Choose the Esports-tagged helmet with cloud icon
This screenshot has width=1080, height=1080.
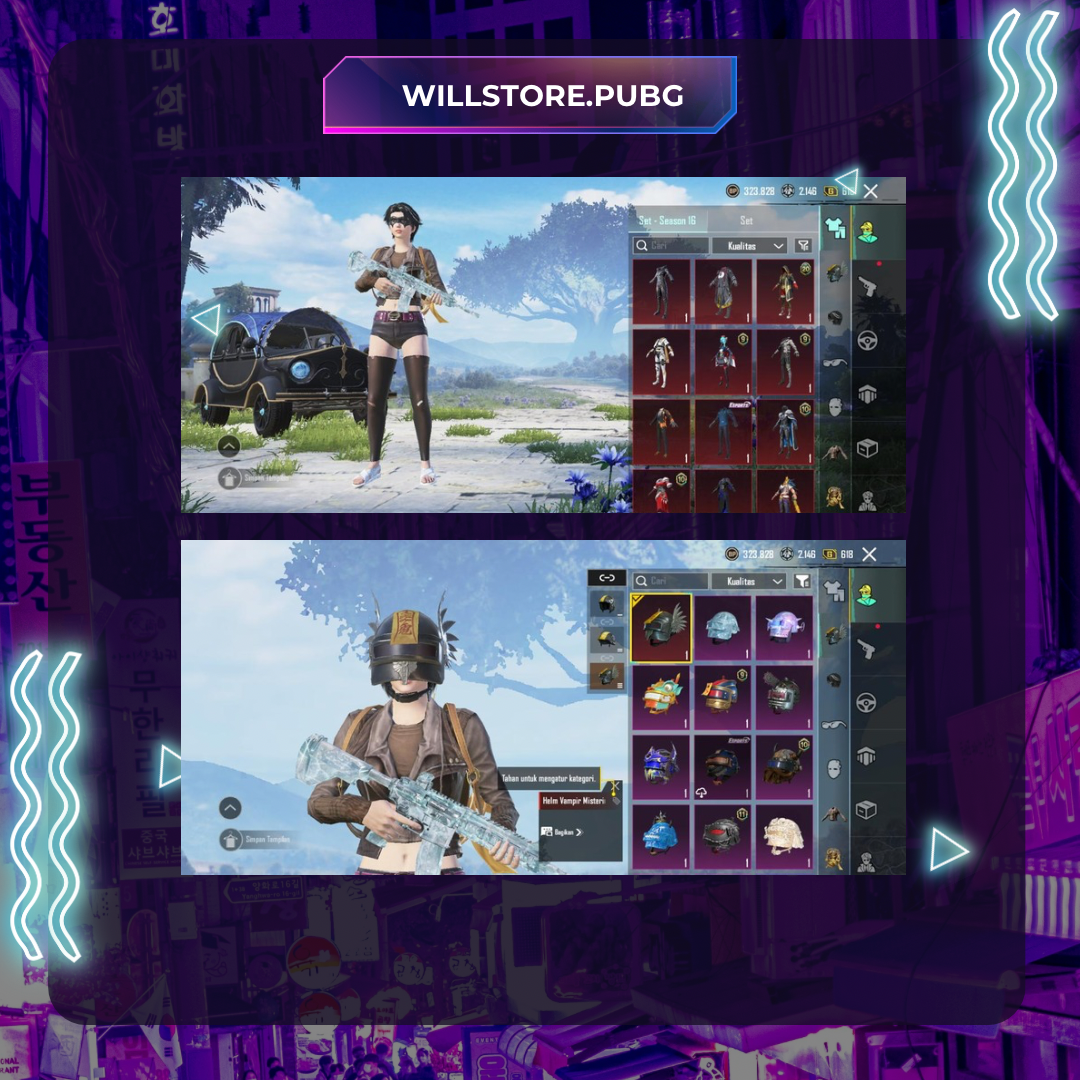(723, 767)
